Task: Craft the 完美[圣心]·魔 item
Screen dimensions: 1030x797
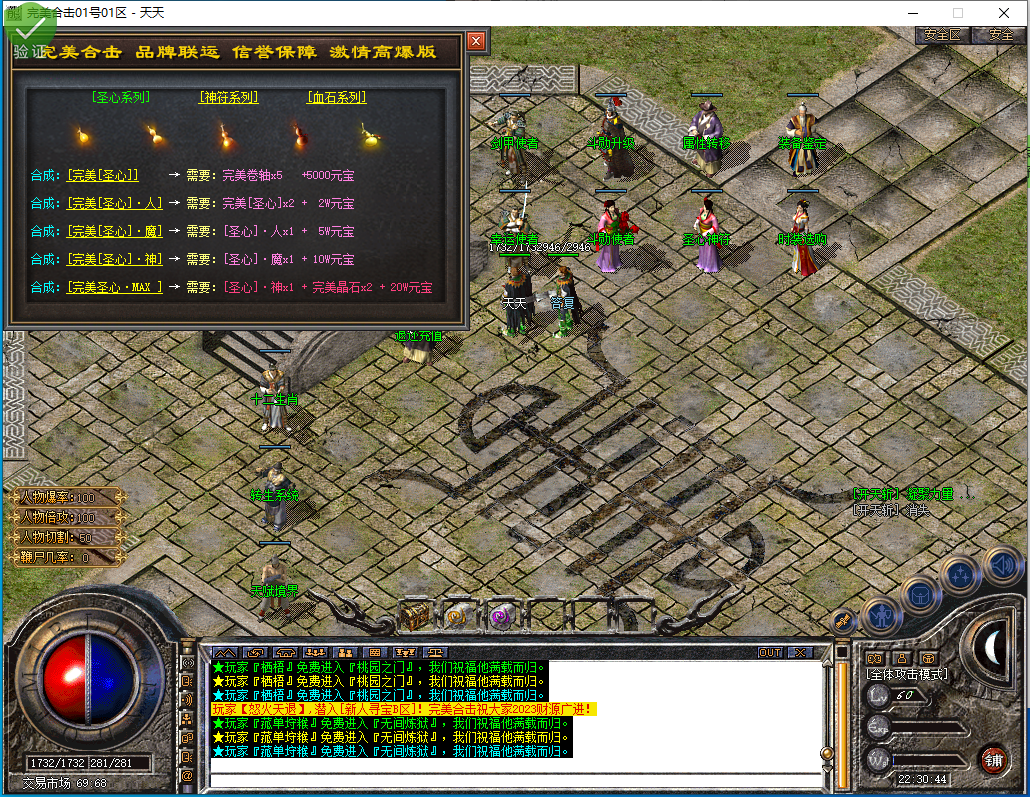Action: [114, 231]
